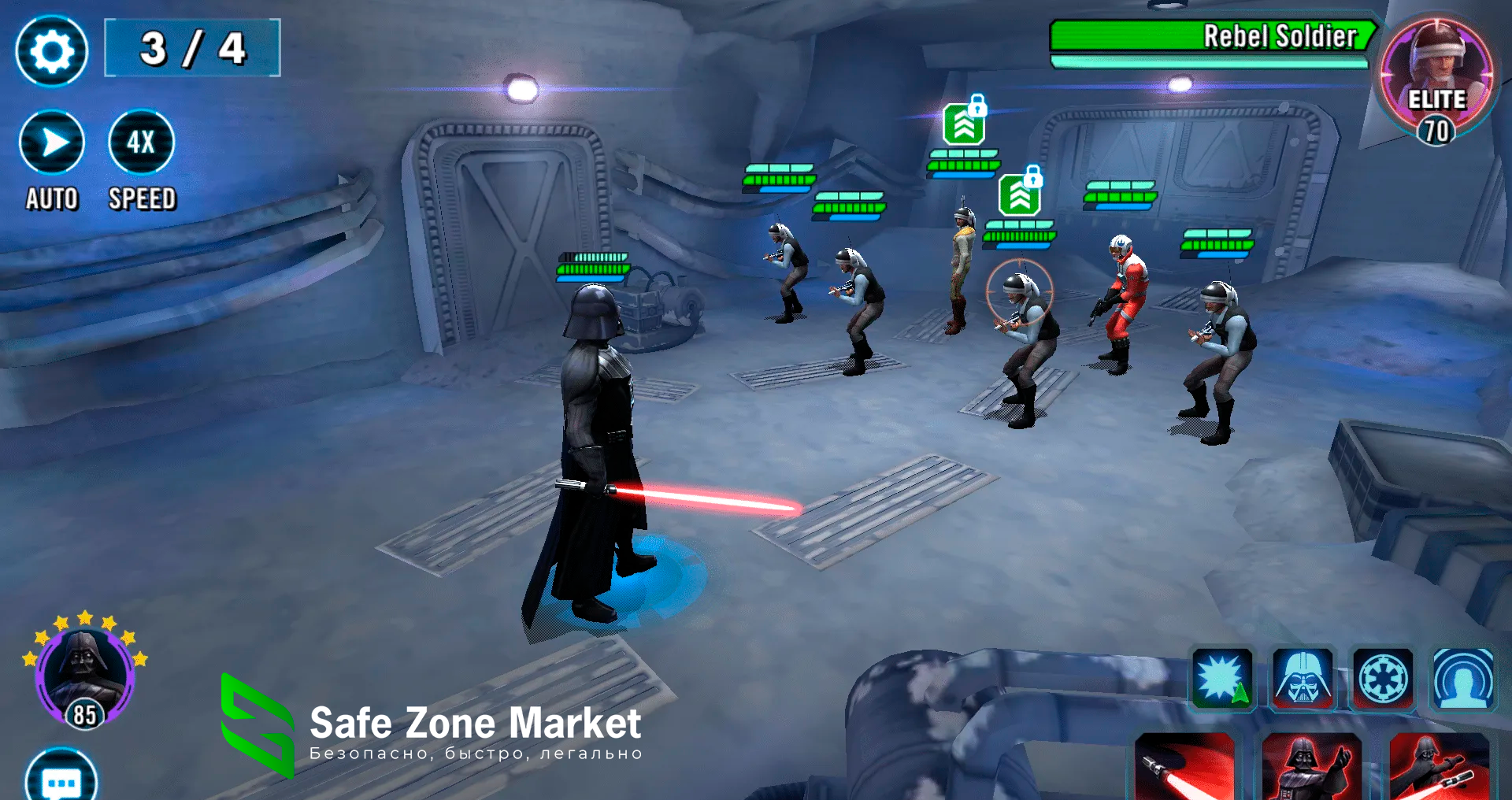Toggle AUTO battle mode
This screenshot has width=1512, height=800.
[52, 143]
